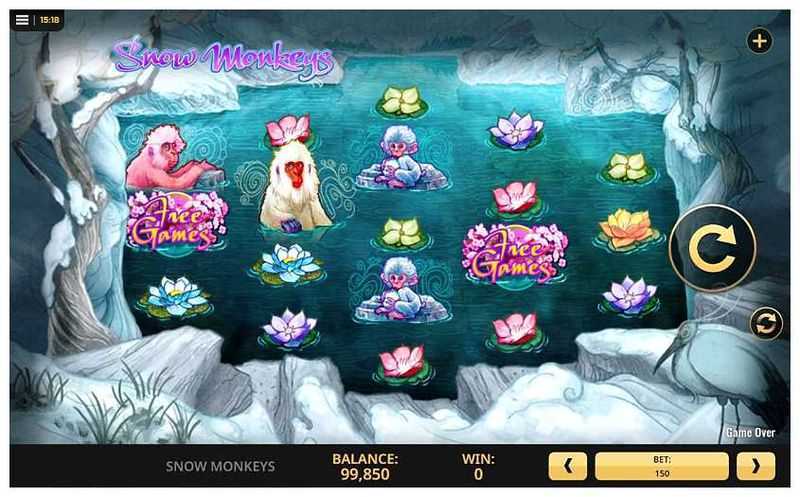Click the plus button to expand options

click(759, 41)
